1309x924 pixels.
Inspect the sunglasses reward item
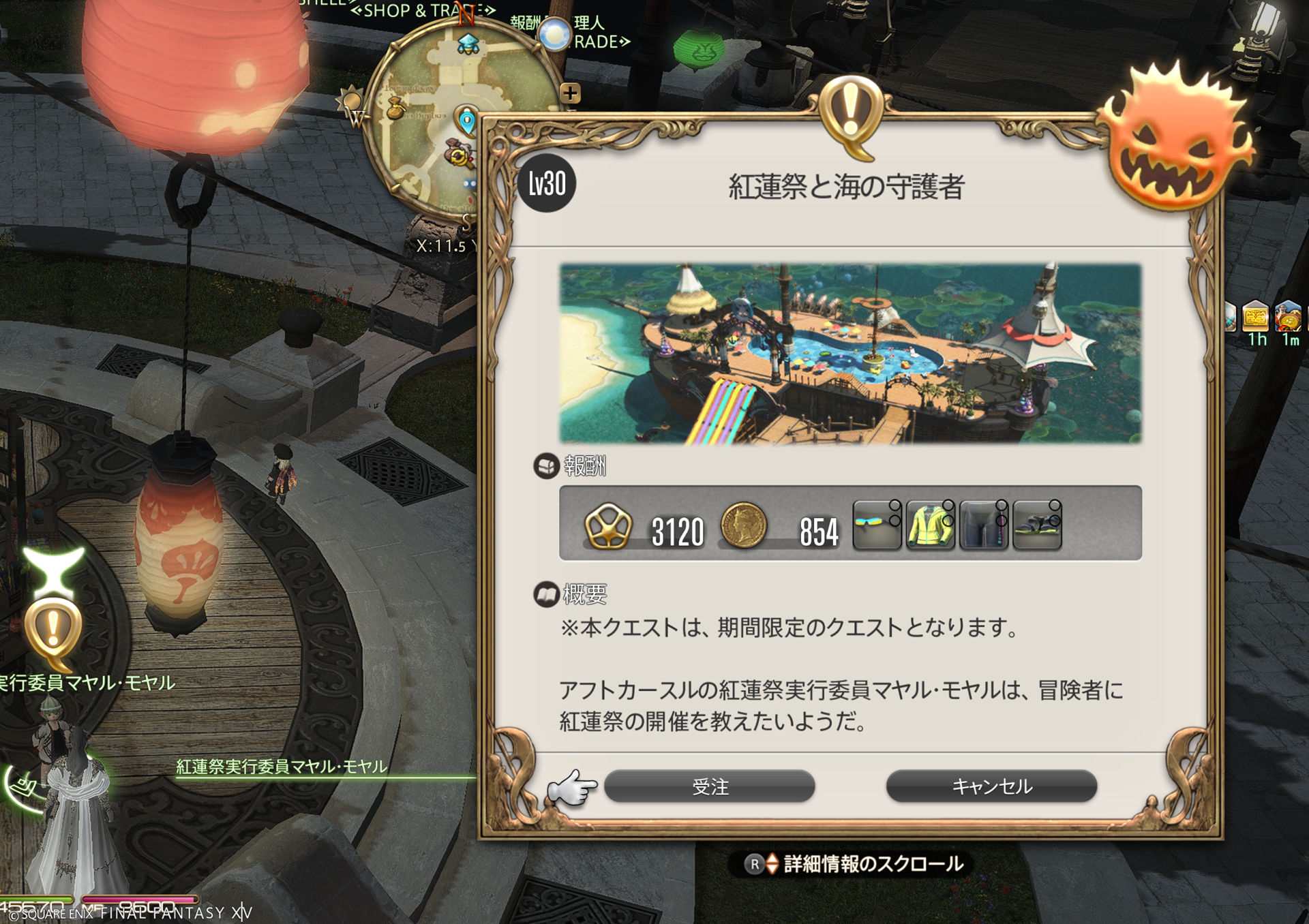[877, 524]
